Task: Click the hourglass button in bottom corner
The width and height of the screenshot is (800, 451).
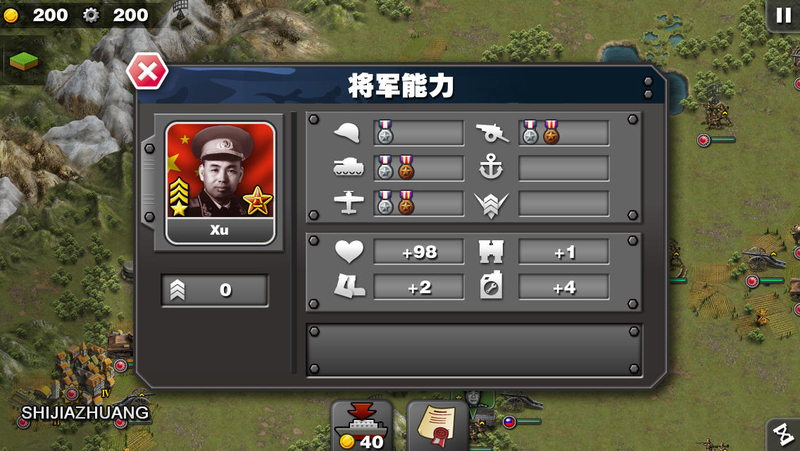Action: pos(783,435)
